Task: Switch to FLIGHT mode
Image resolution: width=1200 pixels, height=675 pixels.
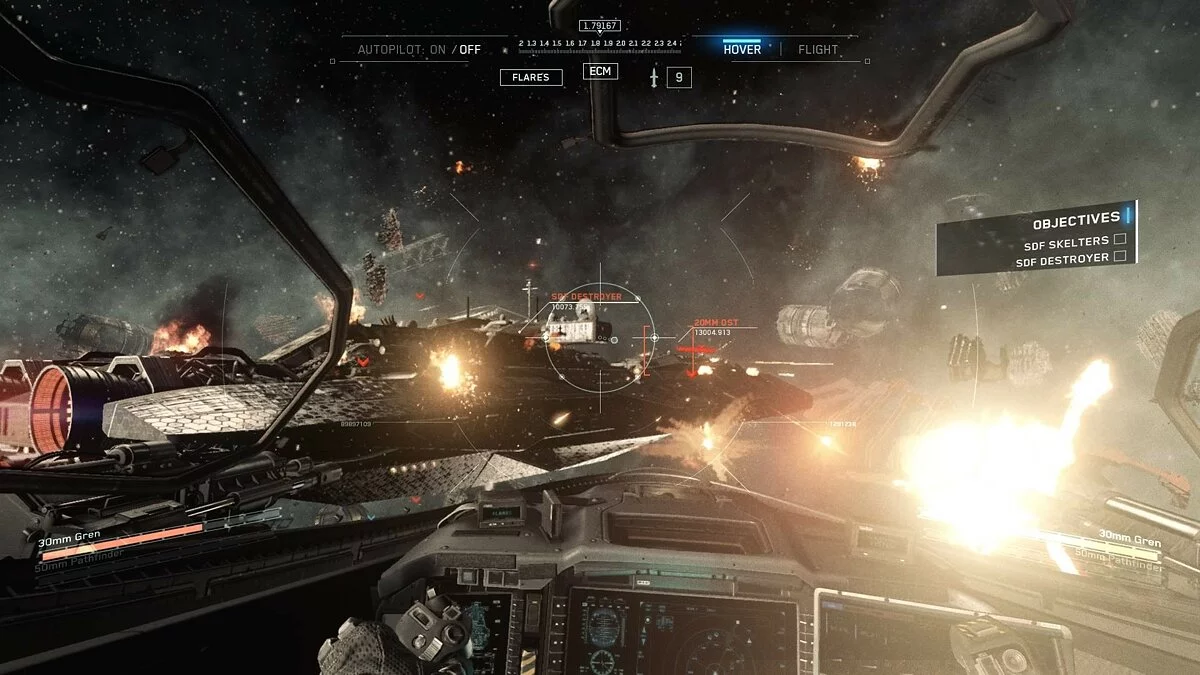Action: point(818,49)
